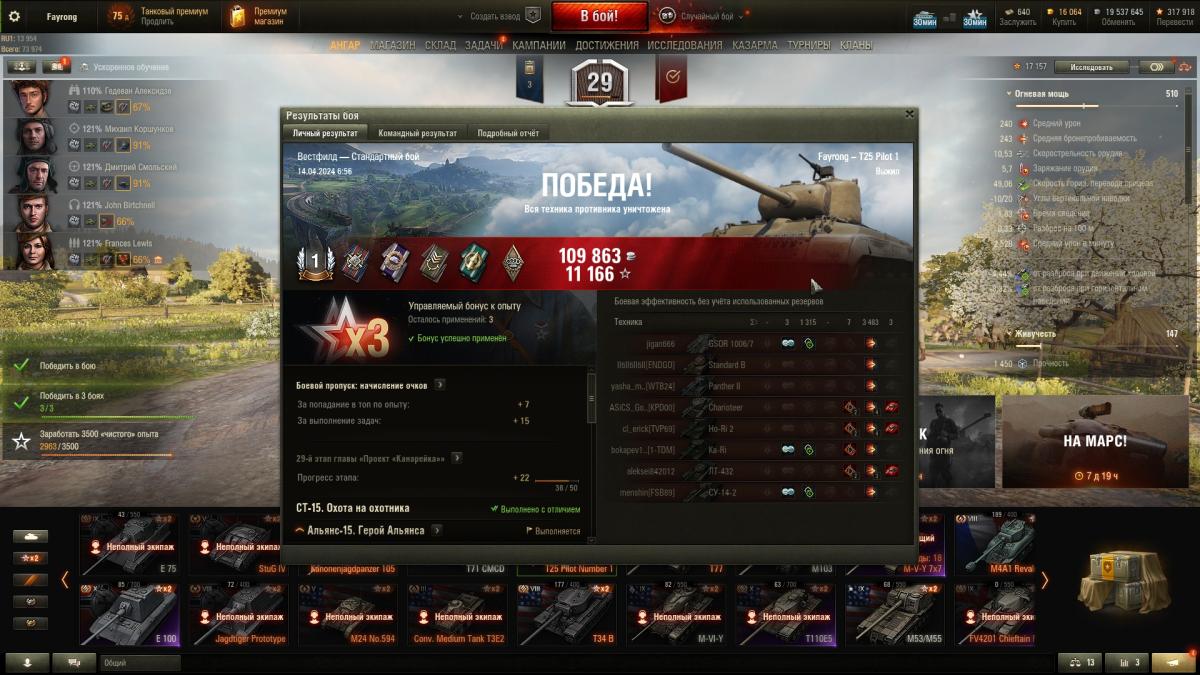Open the КЛАНЫ menu
1200x675 pixels.
(855, 45)
